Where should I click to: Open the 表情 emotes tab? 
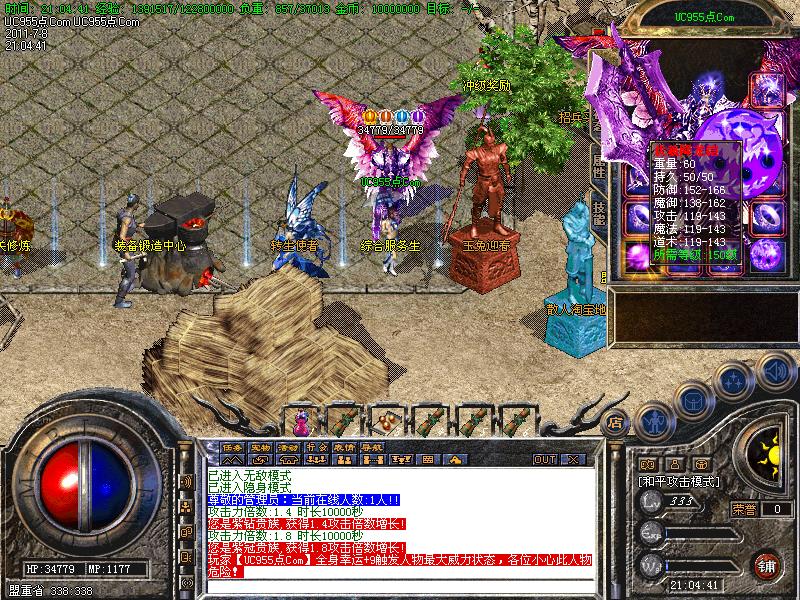344,446
